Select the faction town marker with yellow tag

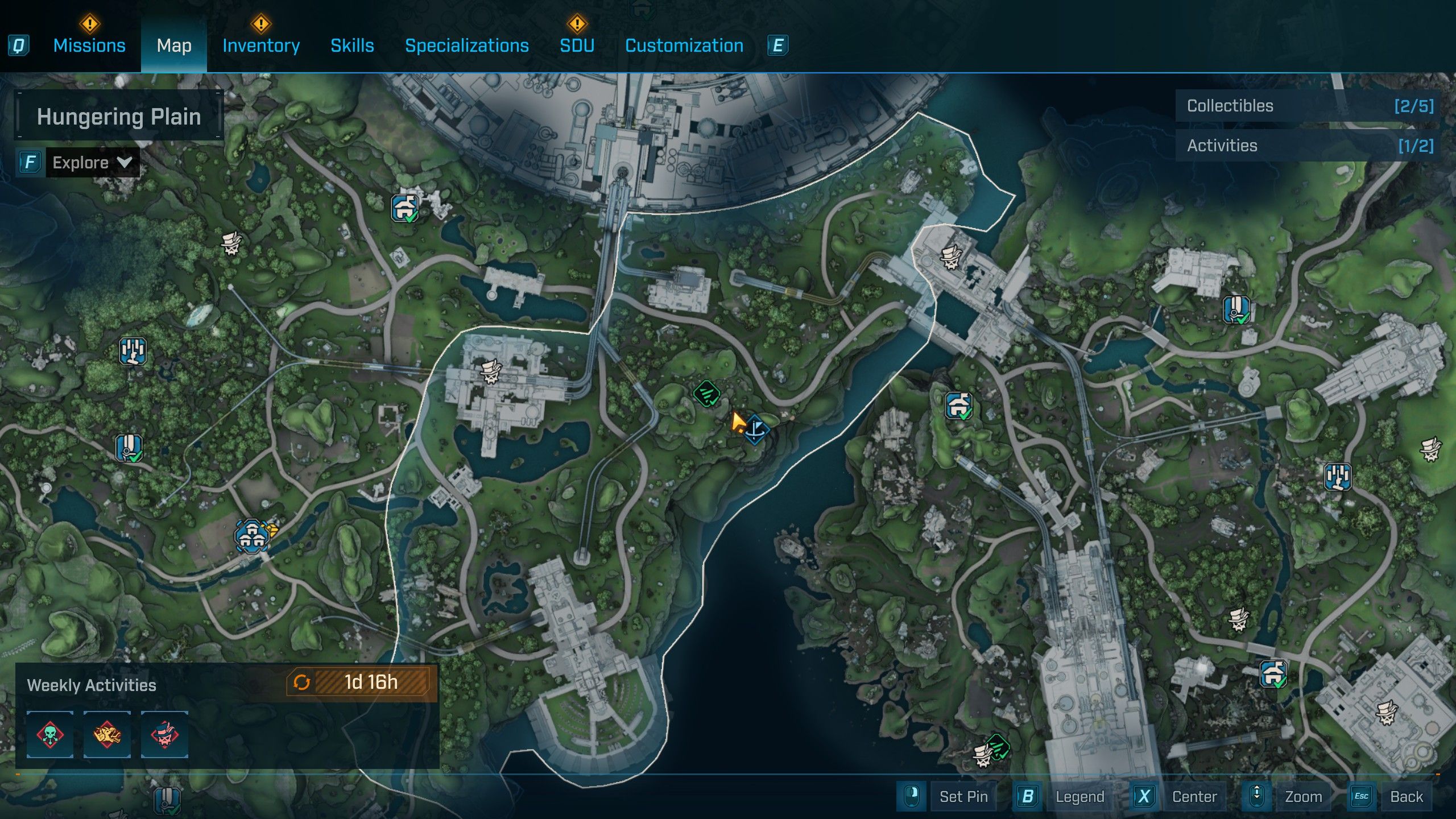tap(252, 535)
